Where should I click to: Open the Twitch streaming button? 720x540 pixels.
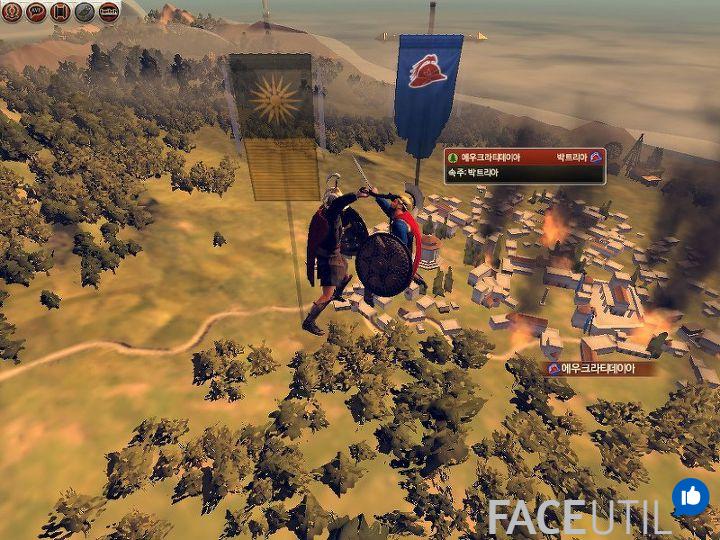tap(109, 12)
